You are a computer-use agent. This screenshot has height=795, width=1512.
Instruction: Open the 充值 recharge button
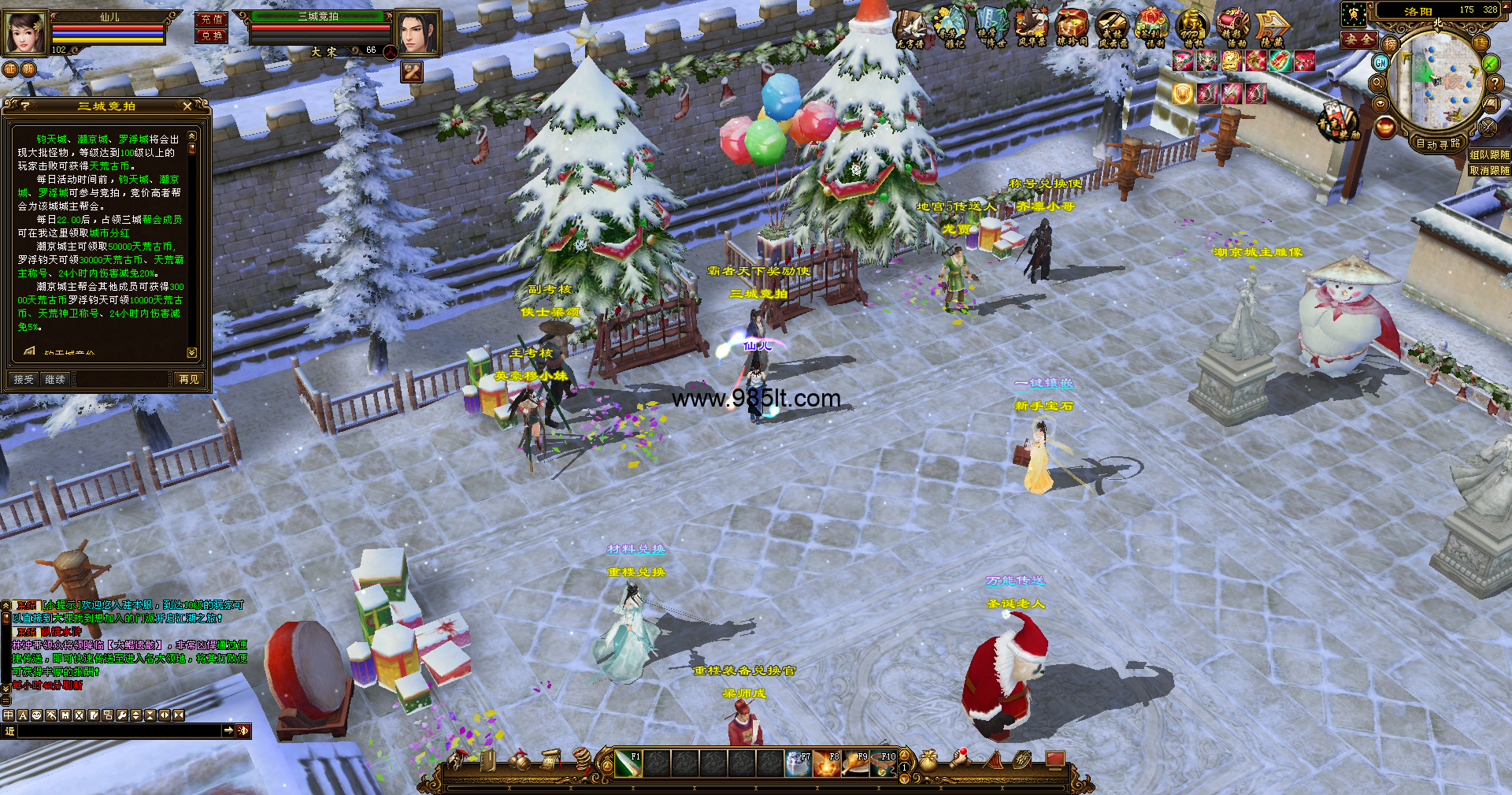click(x=211, y=20)
